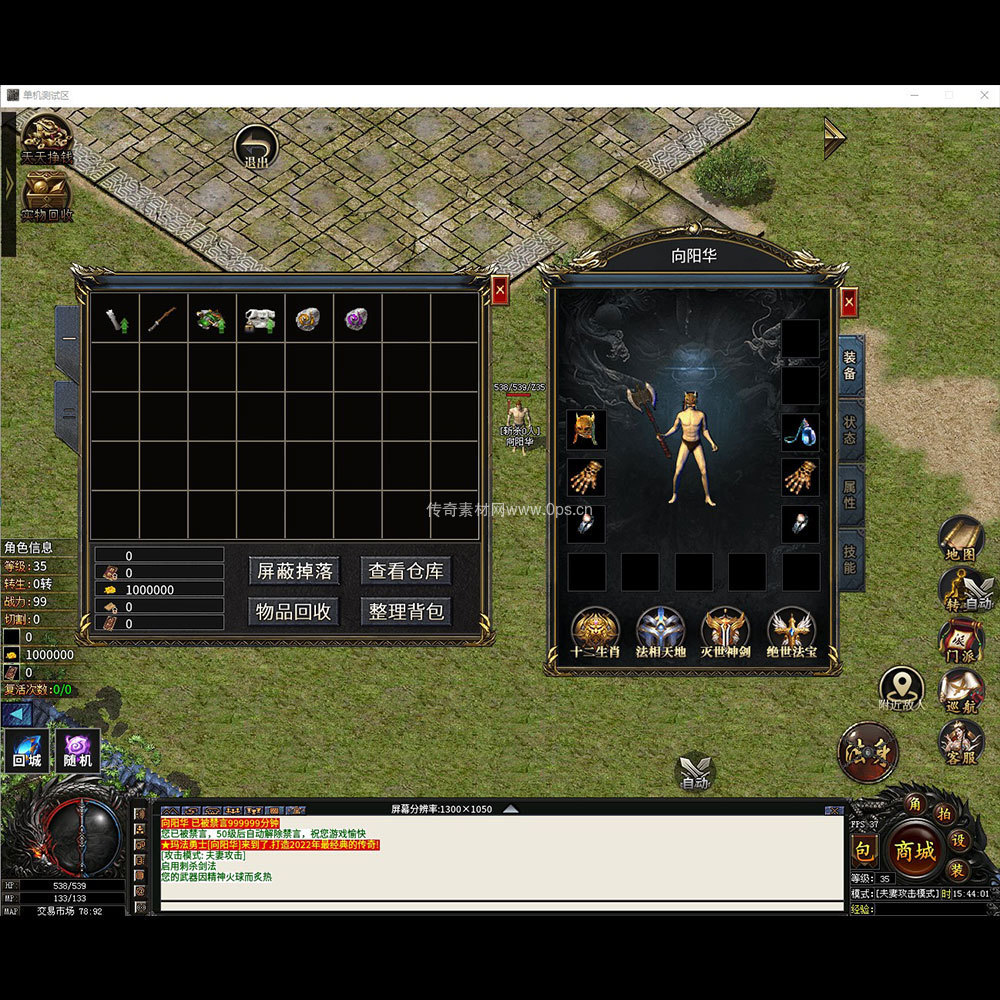The height and width of the screenshot is (1000, 1000).
Task: Open the 地图 map
Action: [961, 540]
